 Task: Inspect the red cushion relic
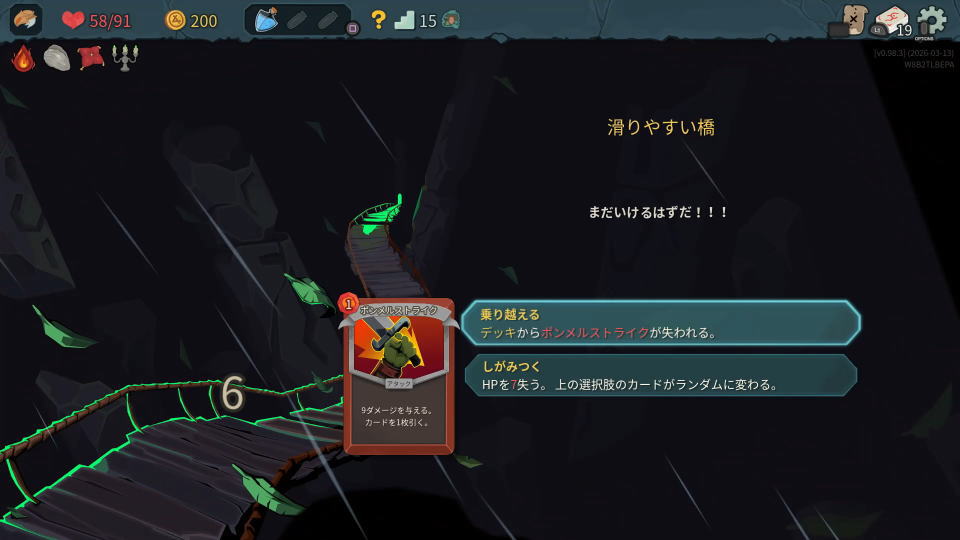[x=91, y=58]
